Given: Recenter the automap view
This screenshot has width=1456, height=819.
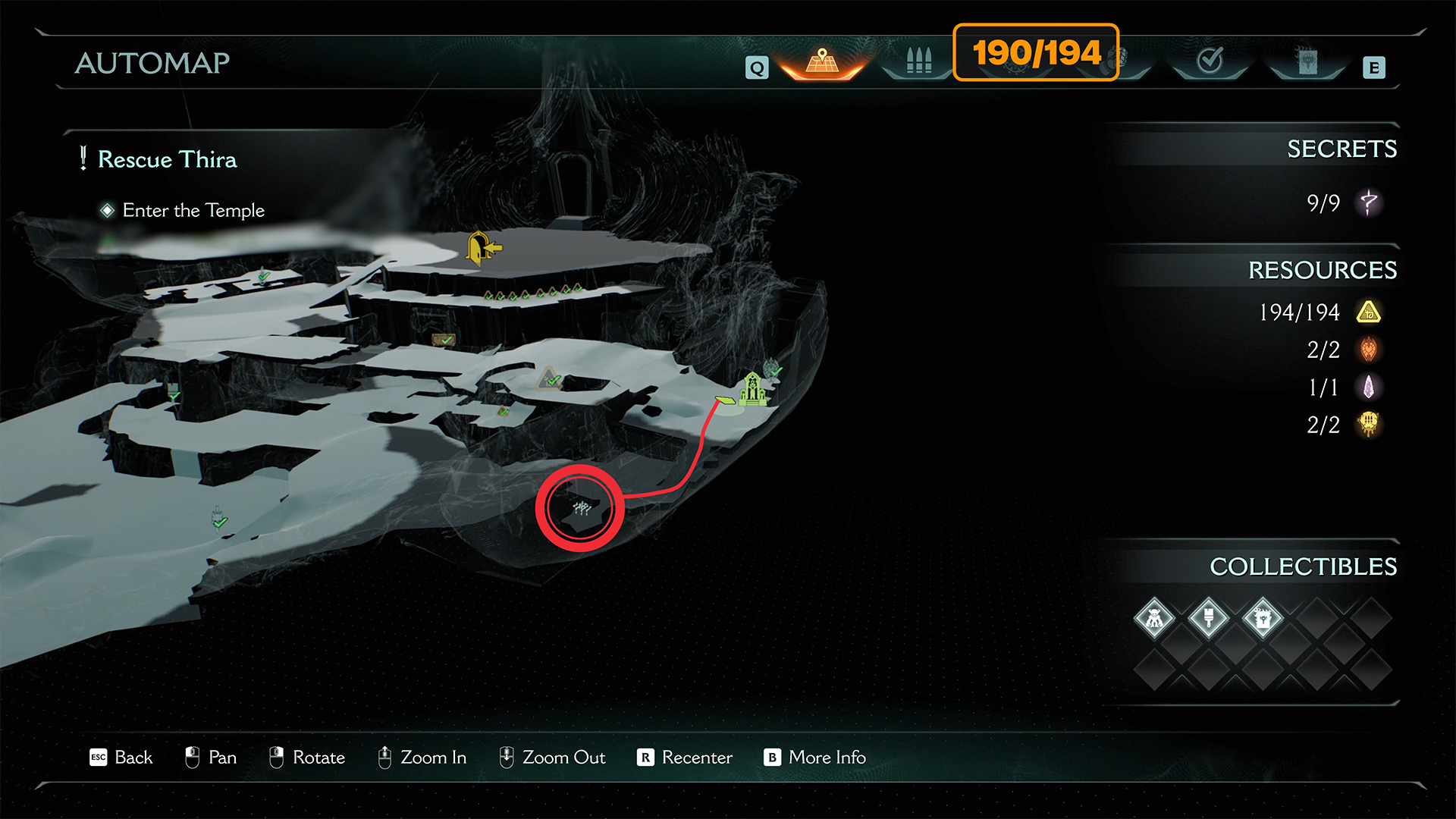Looking at the screenshot, I should [685, 757].
